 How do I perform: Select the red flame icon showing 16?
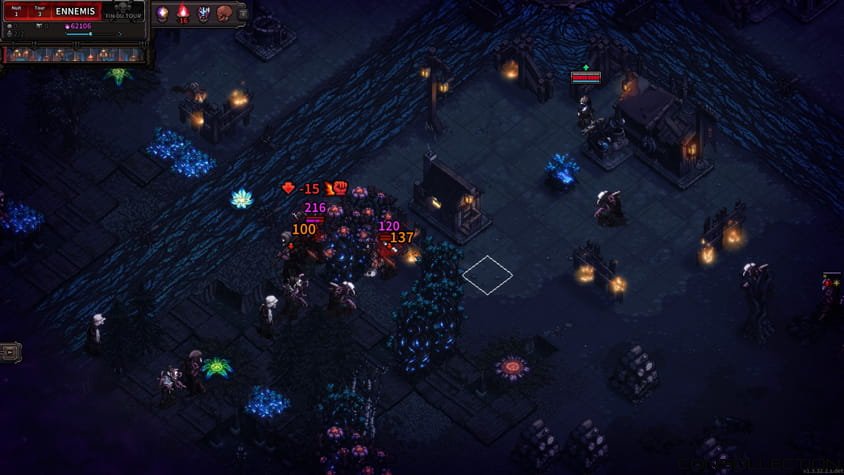[x=183, y=13]
